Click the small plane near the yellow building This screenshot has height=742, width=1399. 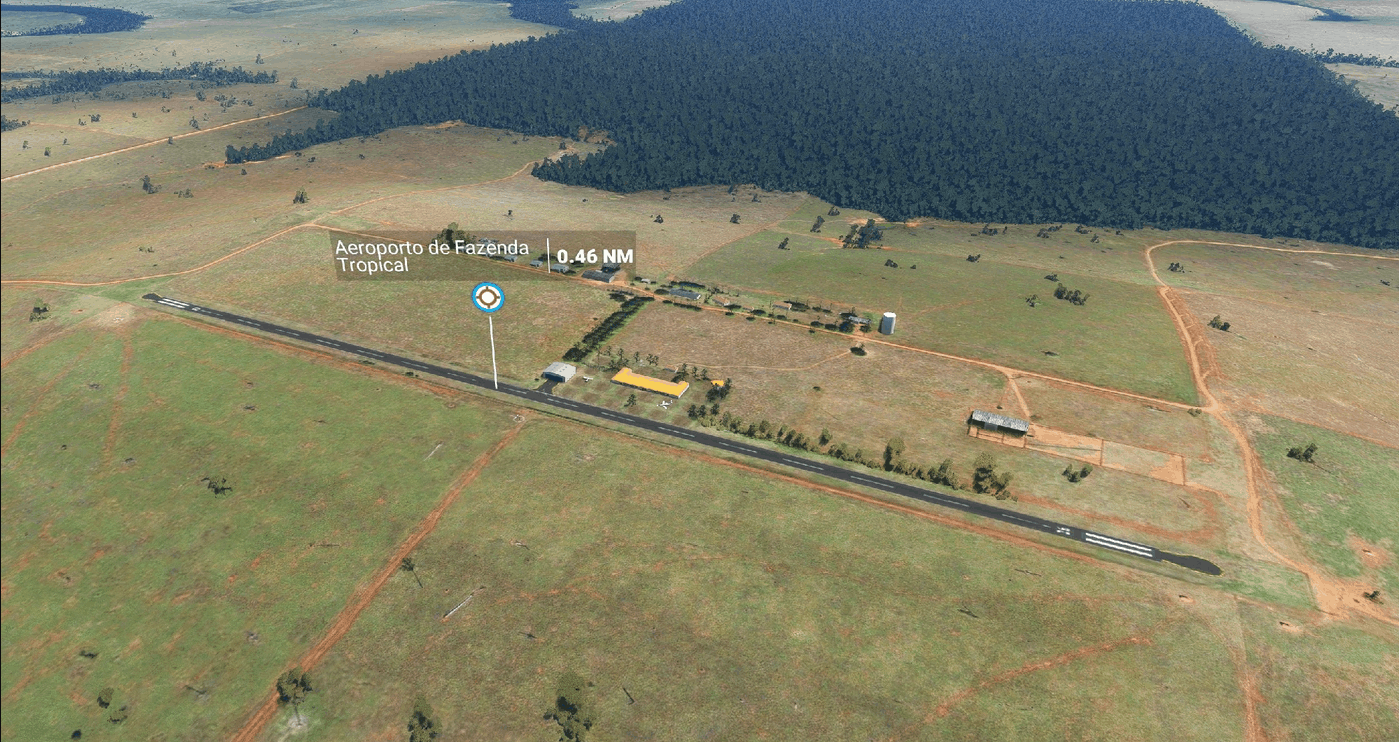(x=664, y=404)
